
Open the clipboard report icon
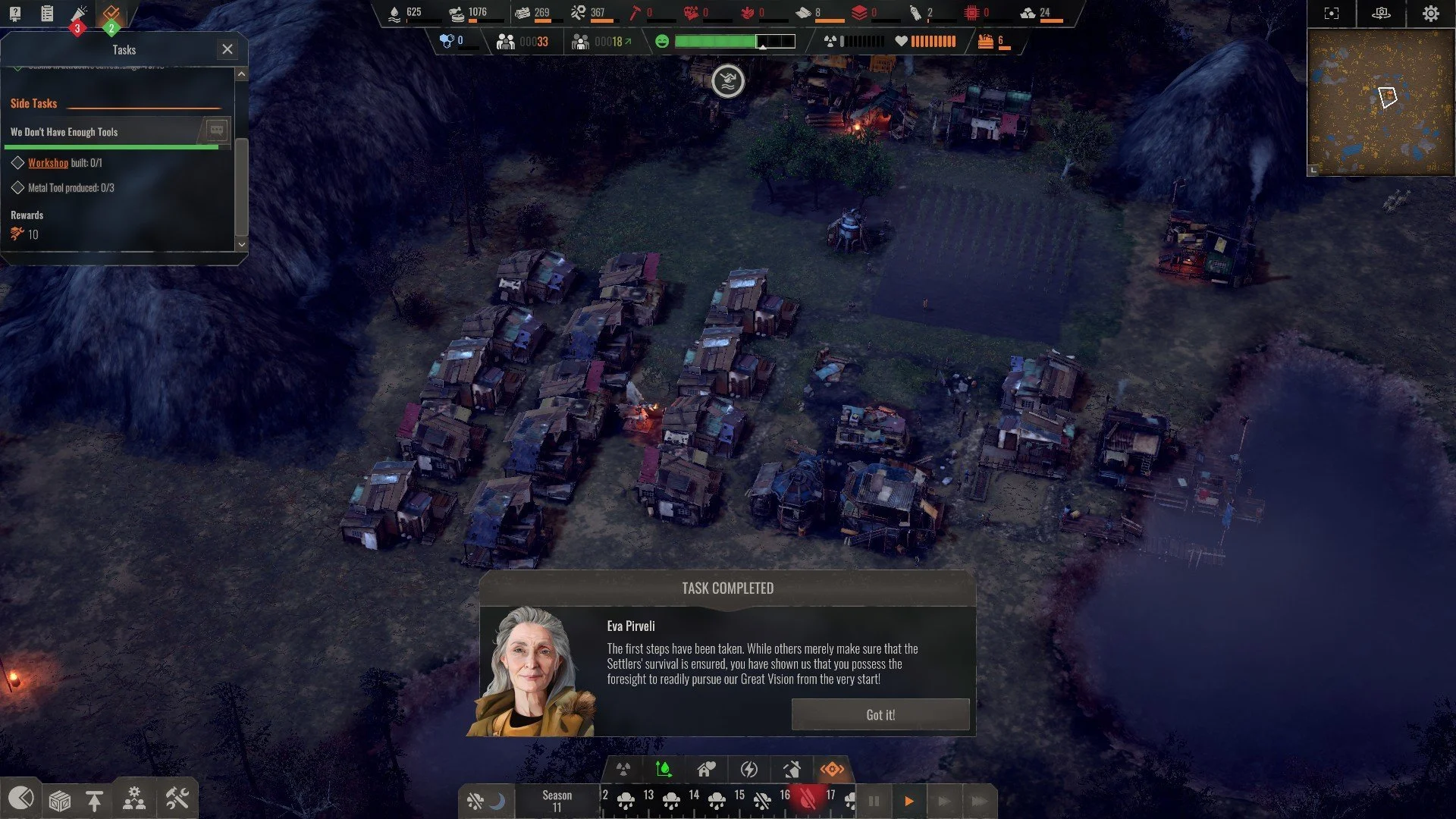click(47, 13)
